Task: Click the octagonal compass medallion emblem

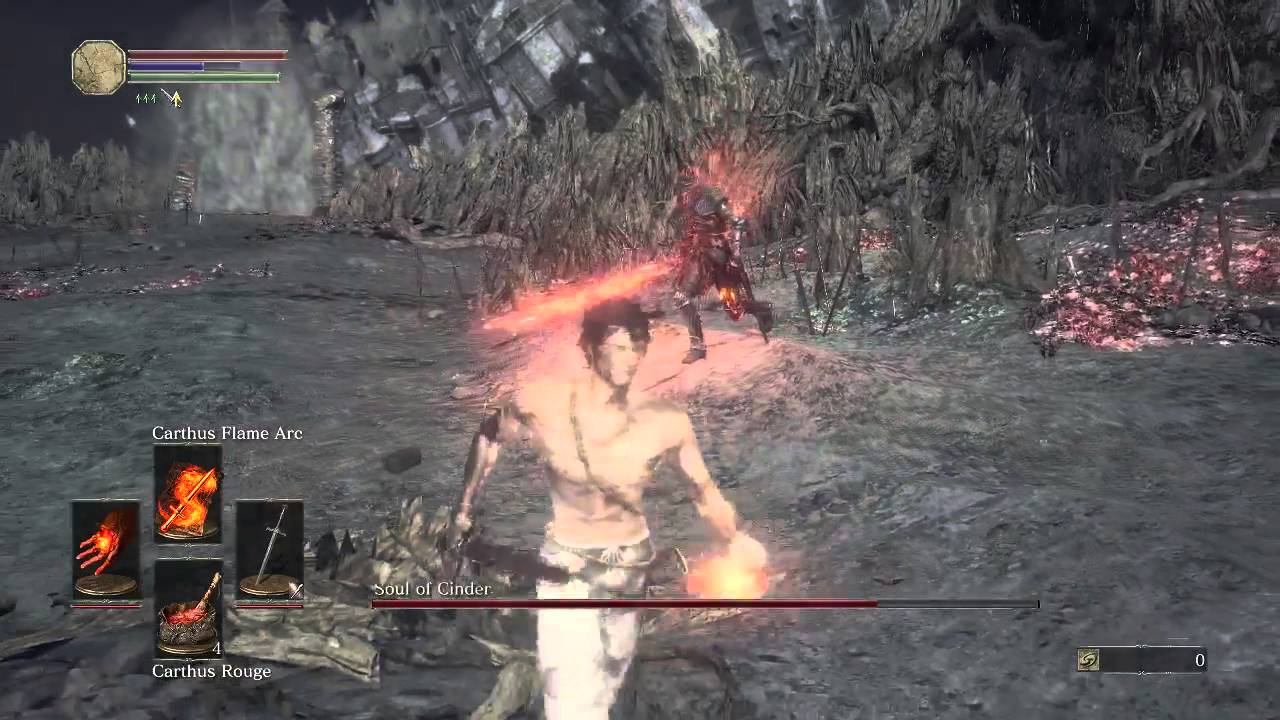Action: (x=98, y=67)
